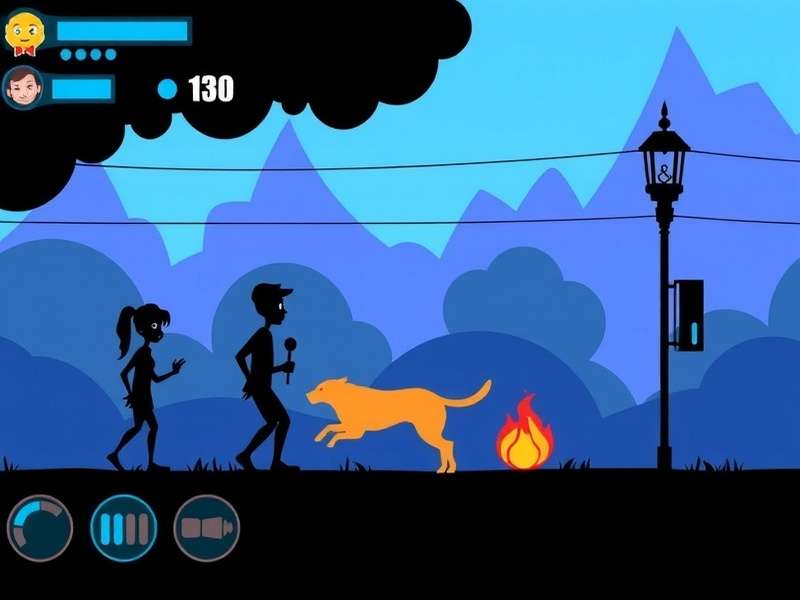Screen dimensions: 800x600
Task: Use the flashlight-shaped ability button
Action: [207, 528]
